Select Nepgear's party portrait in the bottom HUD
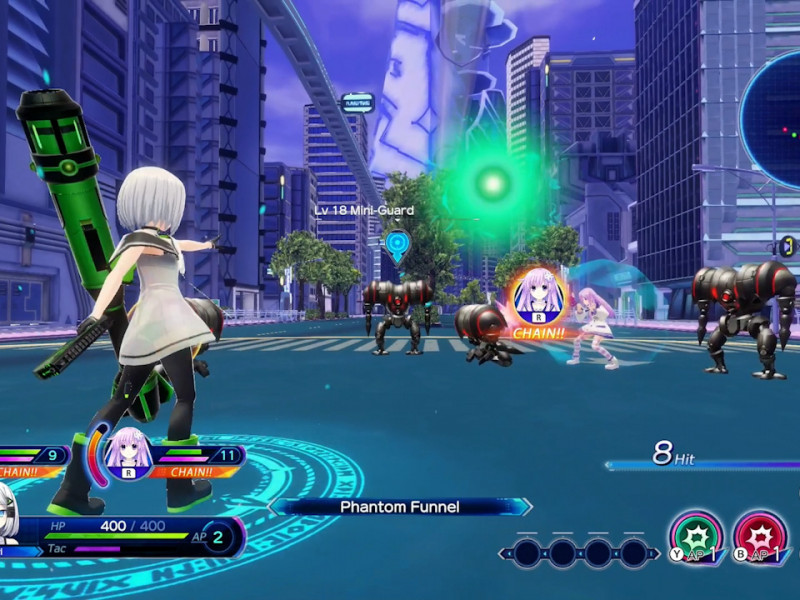 coord(128,453)
